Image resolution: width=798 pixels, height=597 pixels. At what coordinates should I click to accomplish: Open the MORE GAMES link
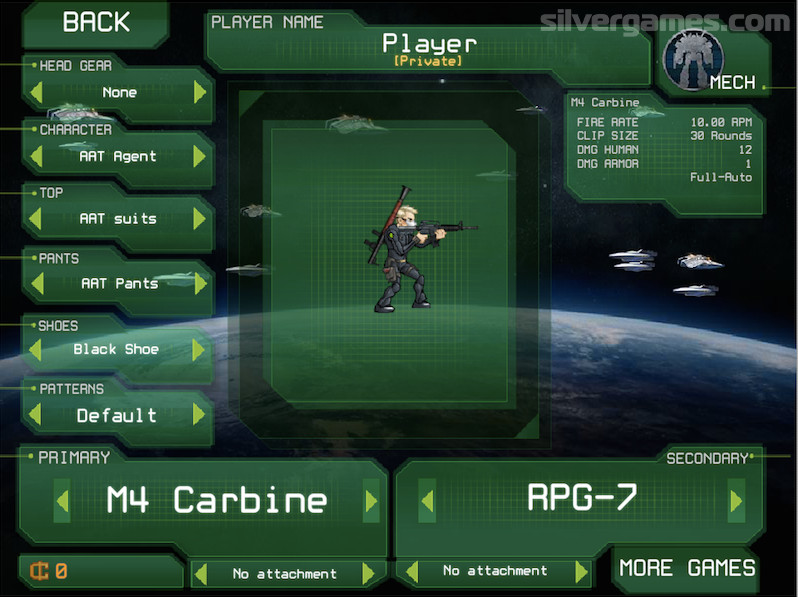(x=686, y=569)
